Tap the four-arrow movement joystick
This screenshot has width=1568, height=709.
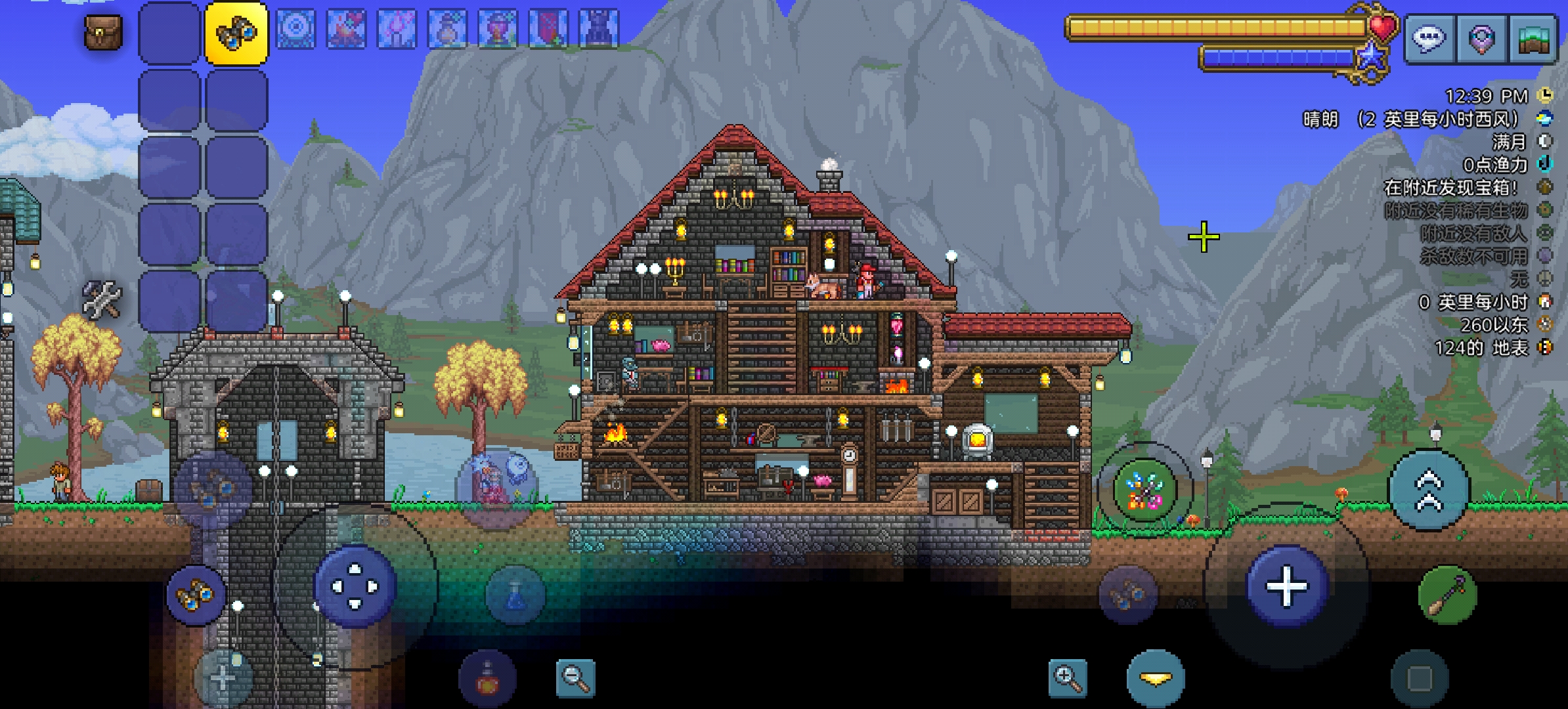click(x=355, y=586)
